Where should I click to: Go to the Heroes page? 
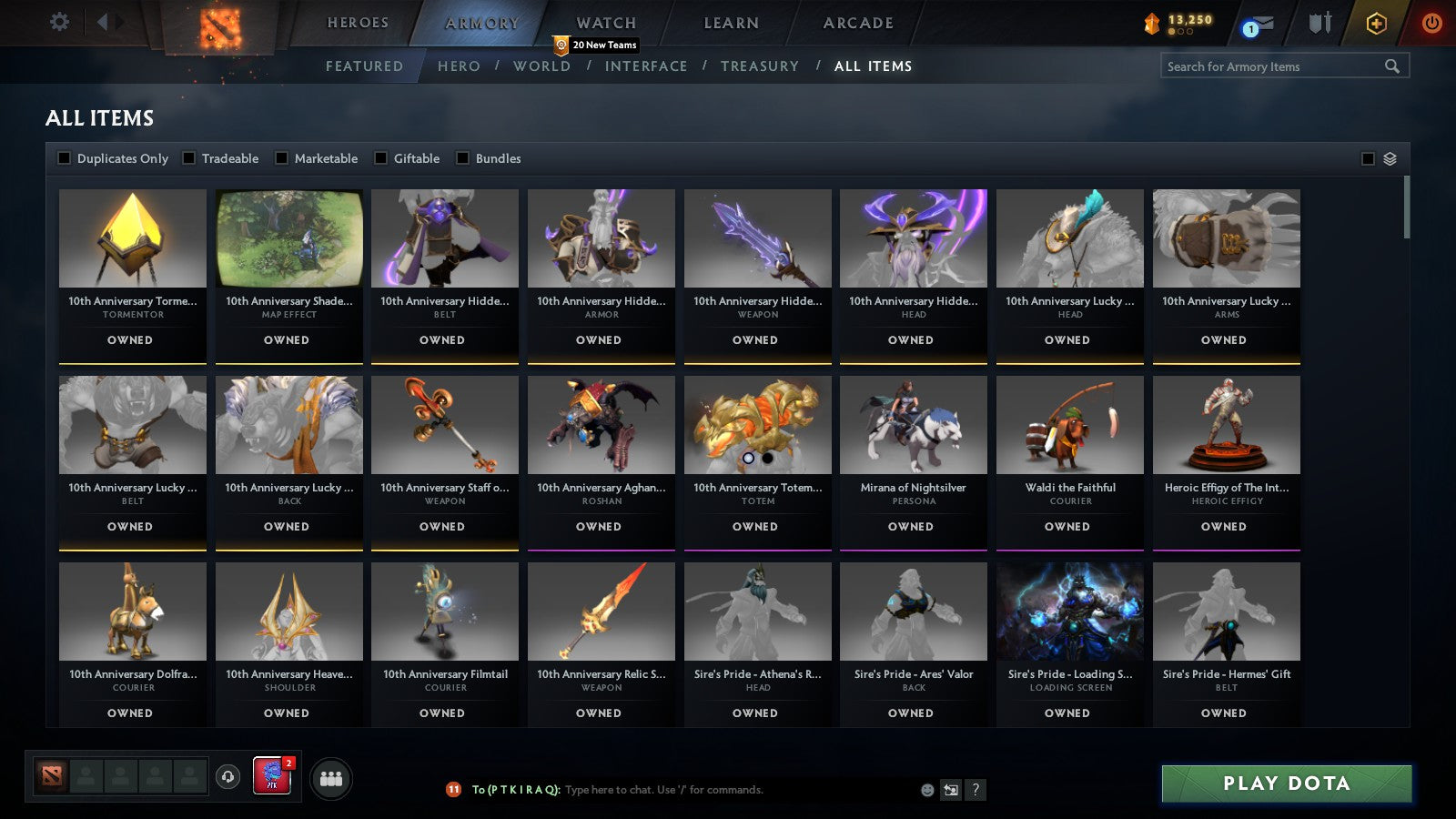click(x=359, y=23)
